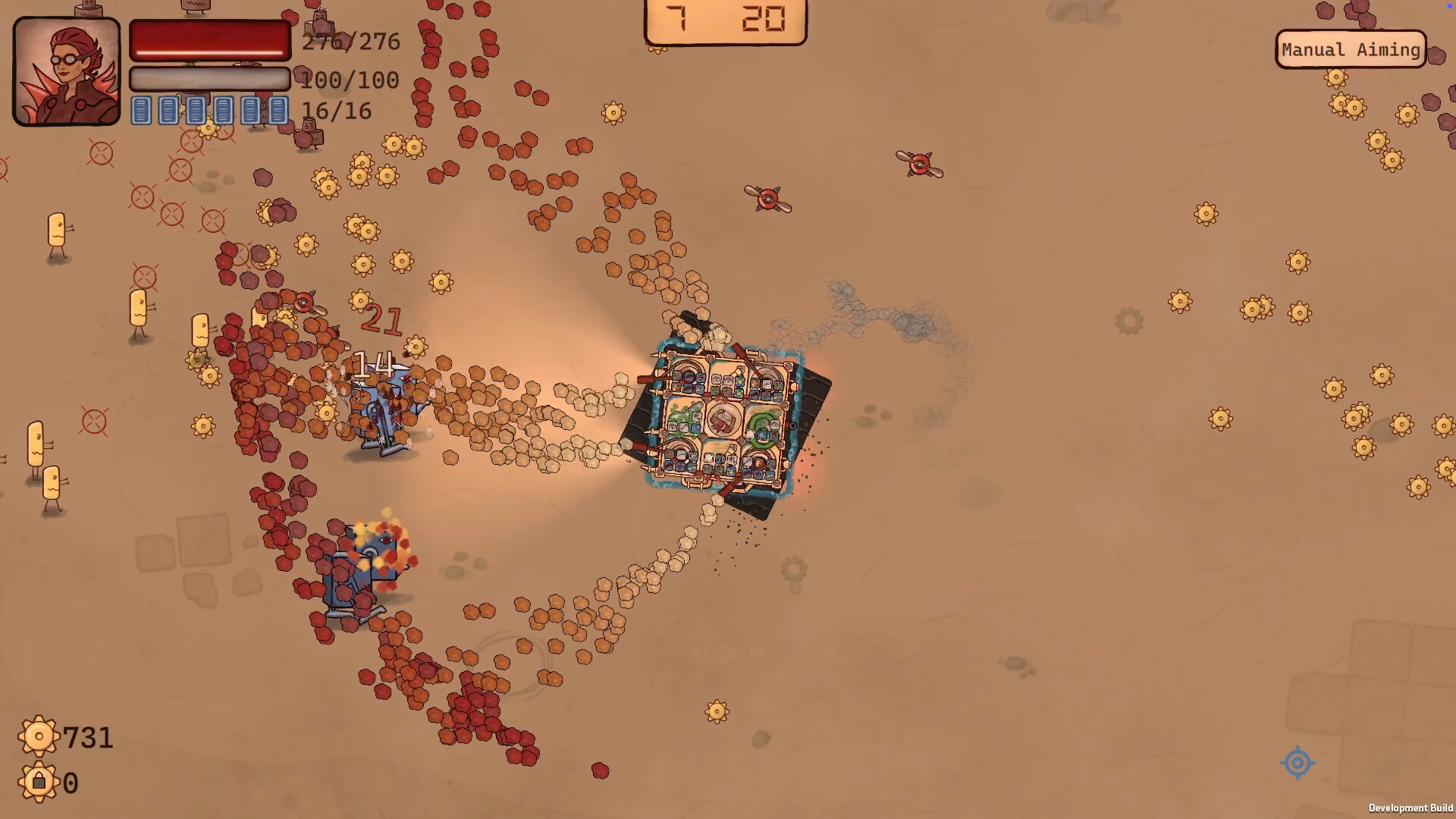Toggle the Manual Aiming button
1456x819 pixels.
[x=1351, y=50]
